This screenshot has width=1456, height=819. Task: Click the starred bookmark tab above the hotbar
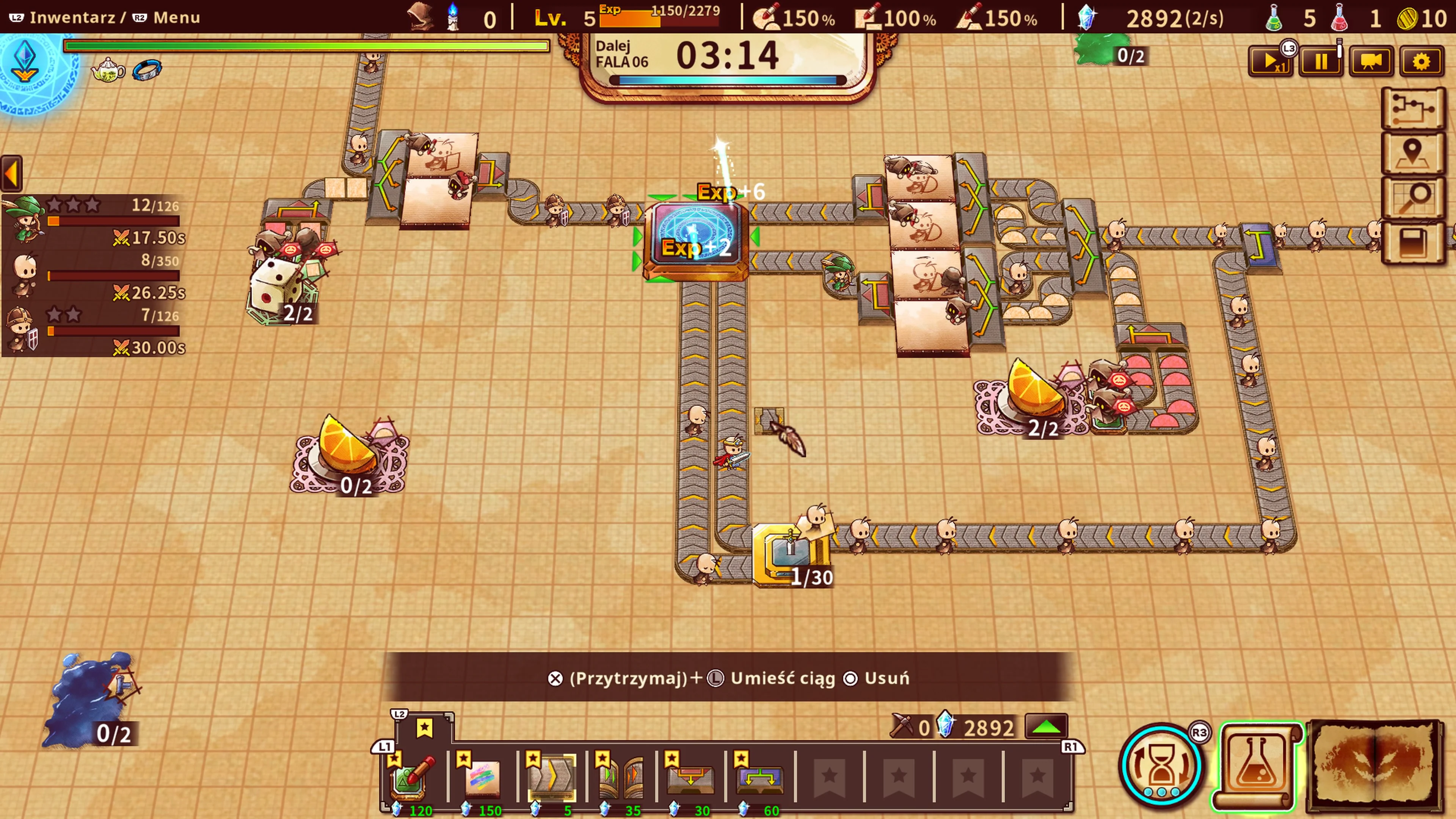[x=425, y=728]
